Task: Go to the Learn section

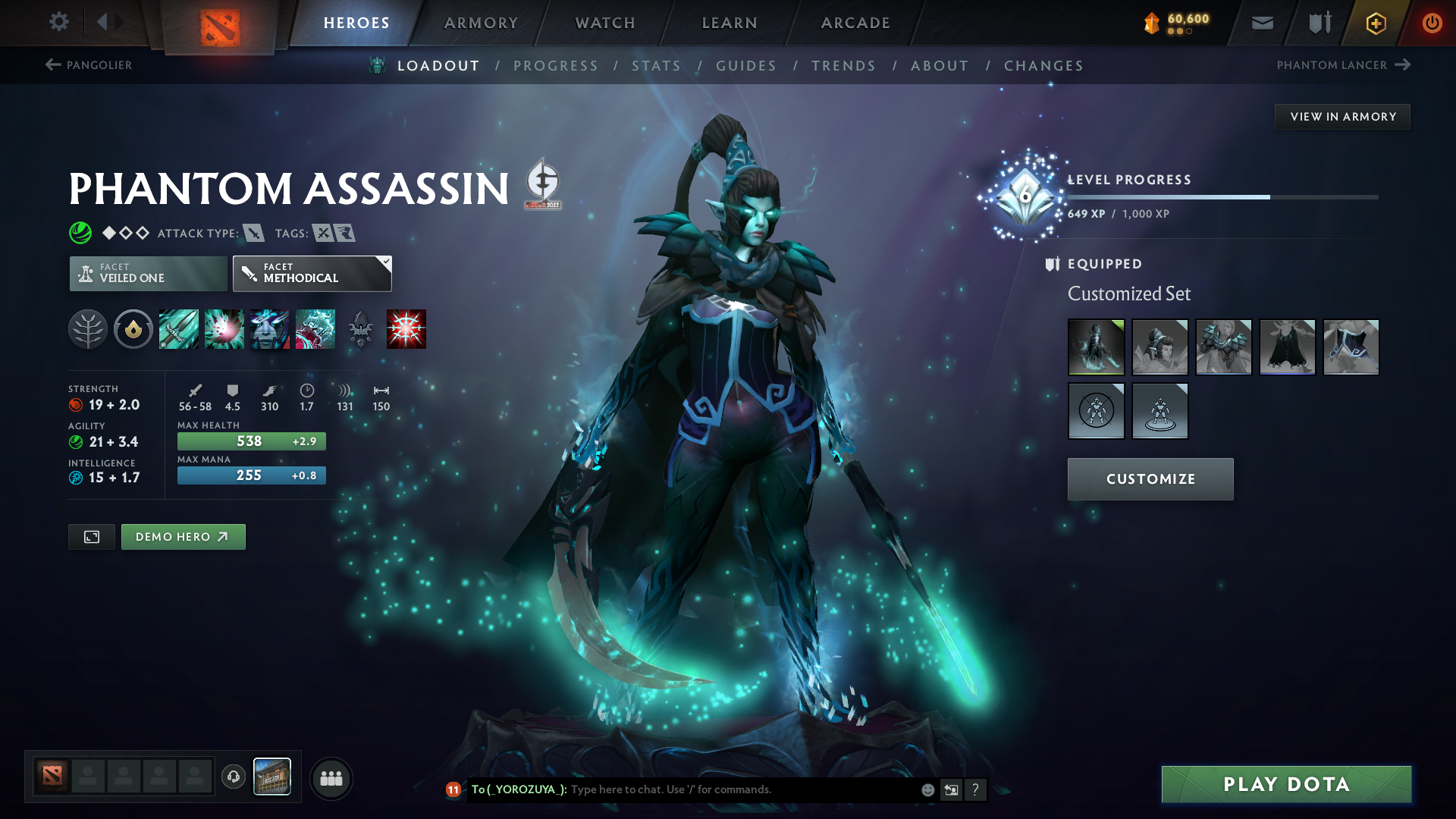Action: coord(730,23)
